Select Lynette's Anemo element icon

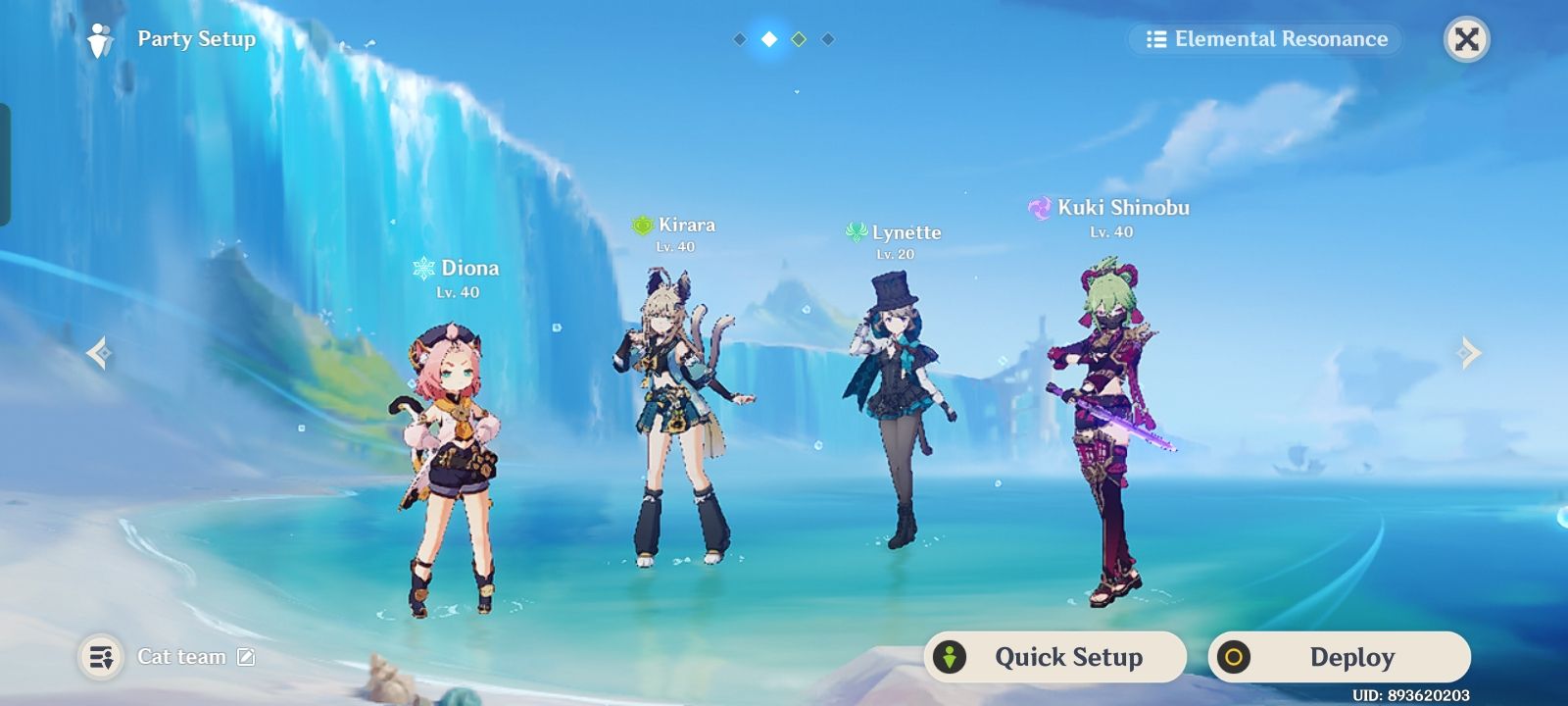856,233
